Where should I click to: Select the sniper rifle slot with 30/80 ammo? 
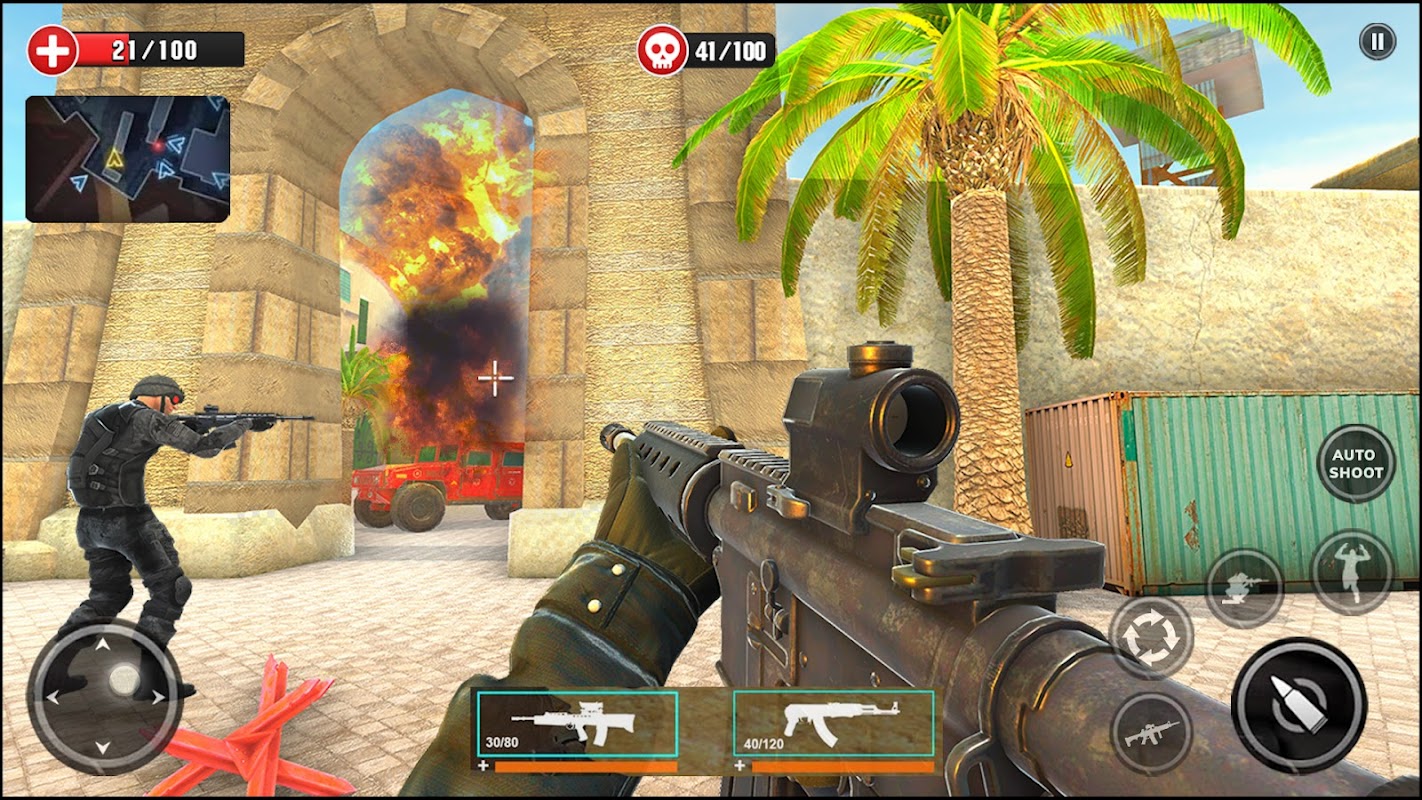pyautogui.click(x=577, y=727)
